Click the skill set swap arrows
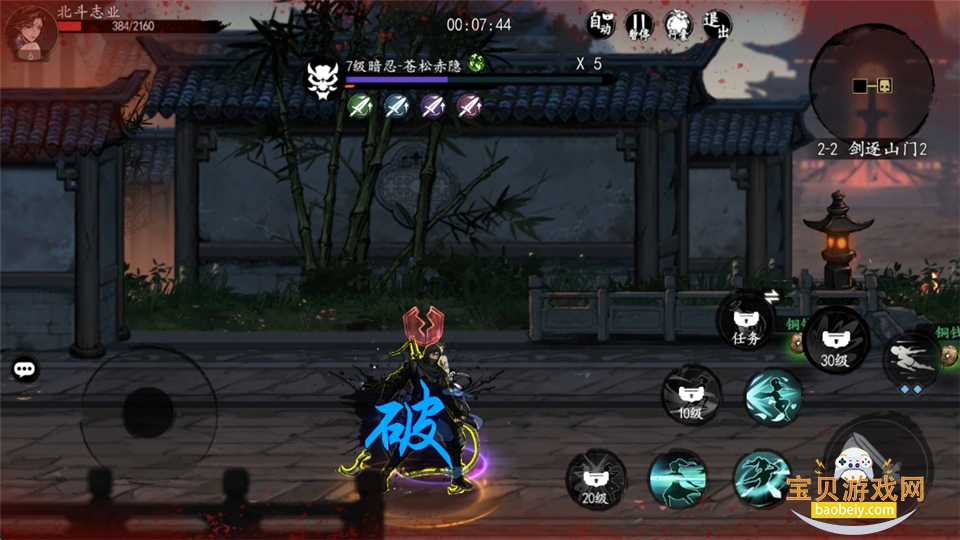This screenshot has width=960, height=540. click(772, 295)
